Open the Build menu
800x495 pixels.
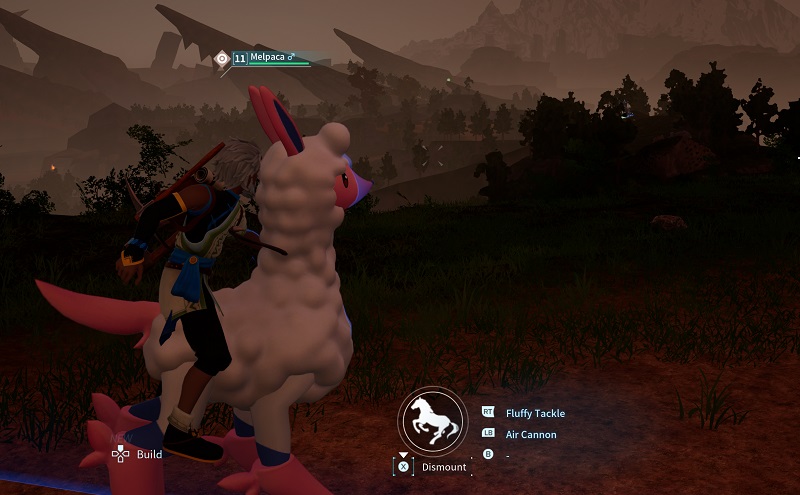pyautogui.click(x=149, y=454)
